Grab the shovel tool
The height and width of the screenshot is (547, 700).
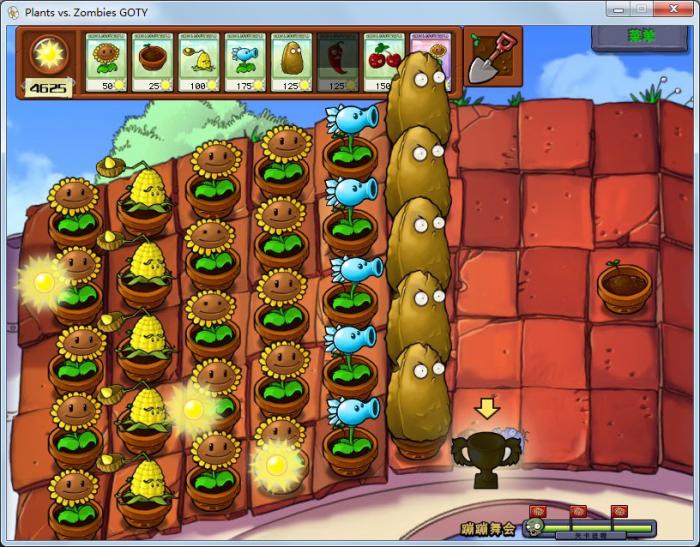pyautogui.click(x=493, y=59)
